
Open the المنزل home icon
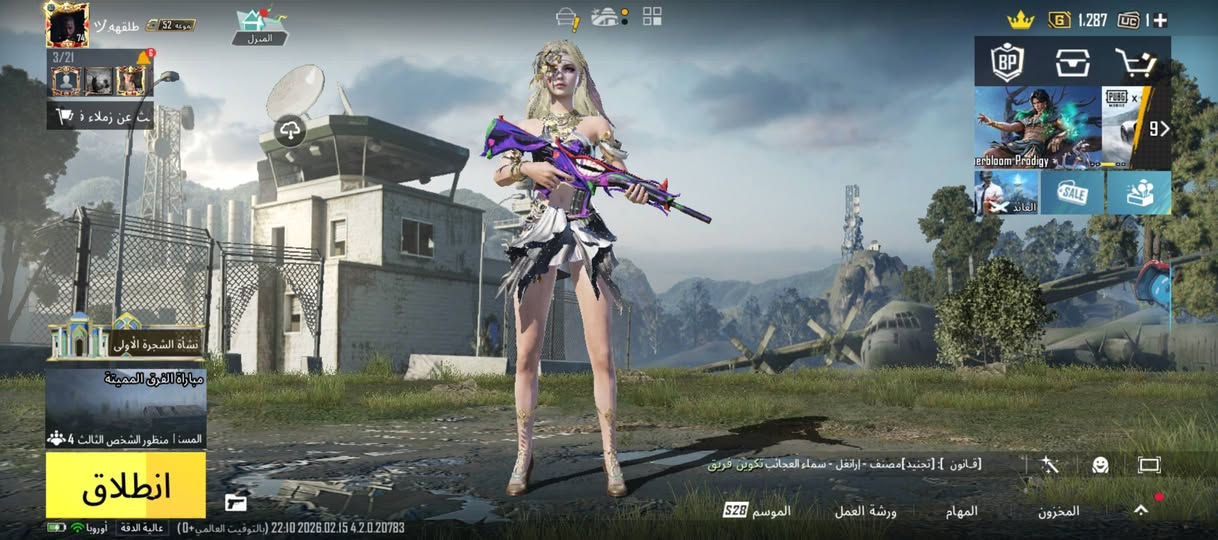pyautogui.click(x=259, y=26)
